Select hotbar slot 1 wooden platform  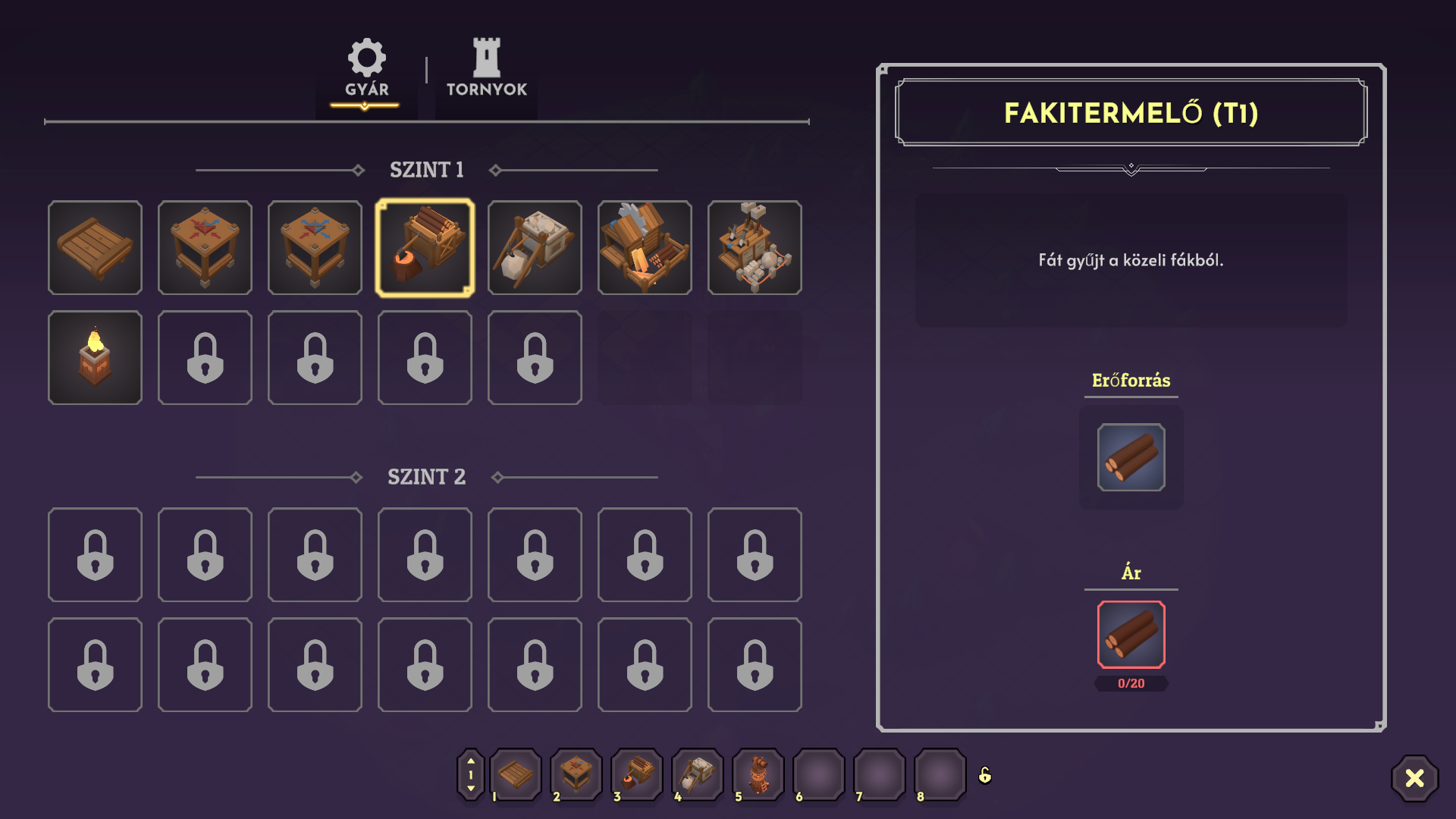tap(516, 774)
